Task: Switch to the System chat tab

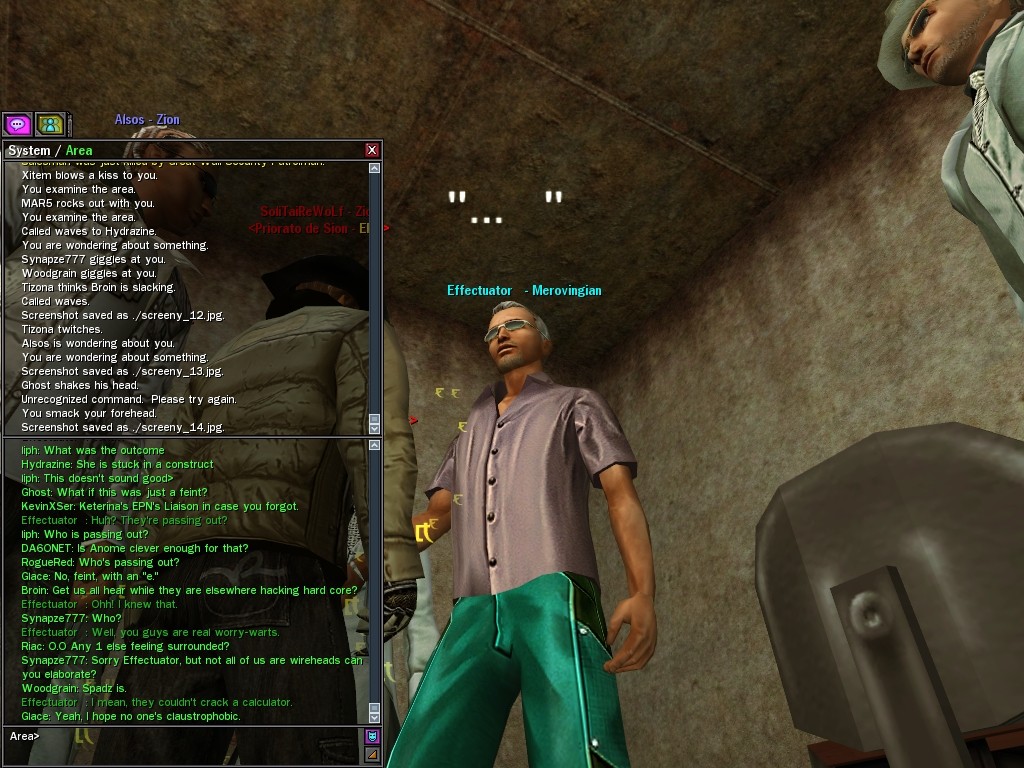Action: 28,151
